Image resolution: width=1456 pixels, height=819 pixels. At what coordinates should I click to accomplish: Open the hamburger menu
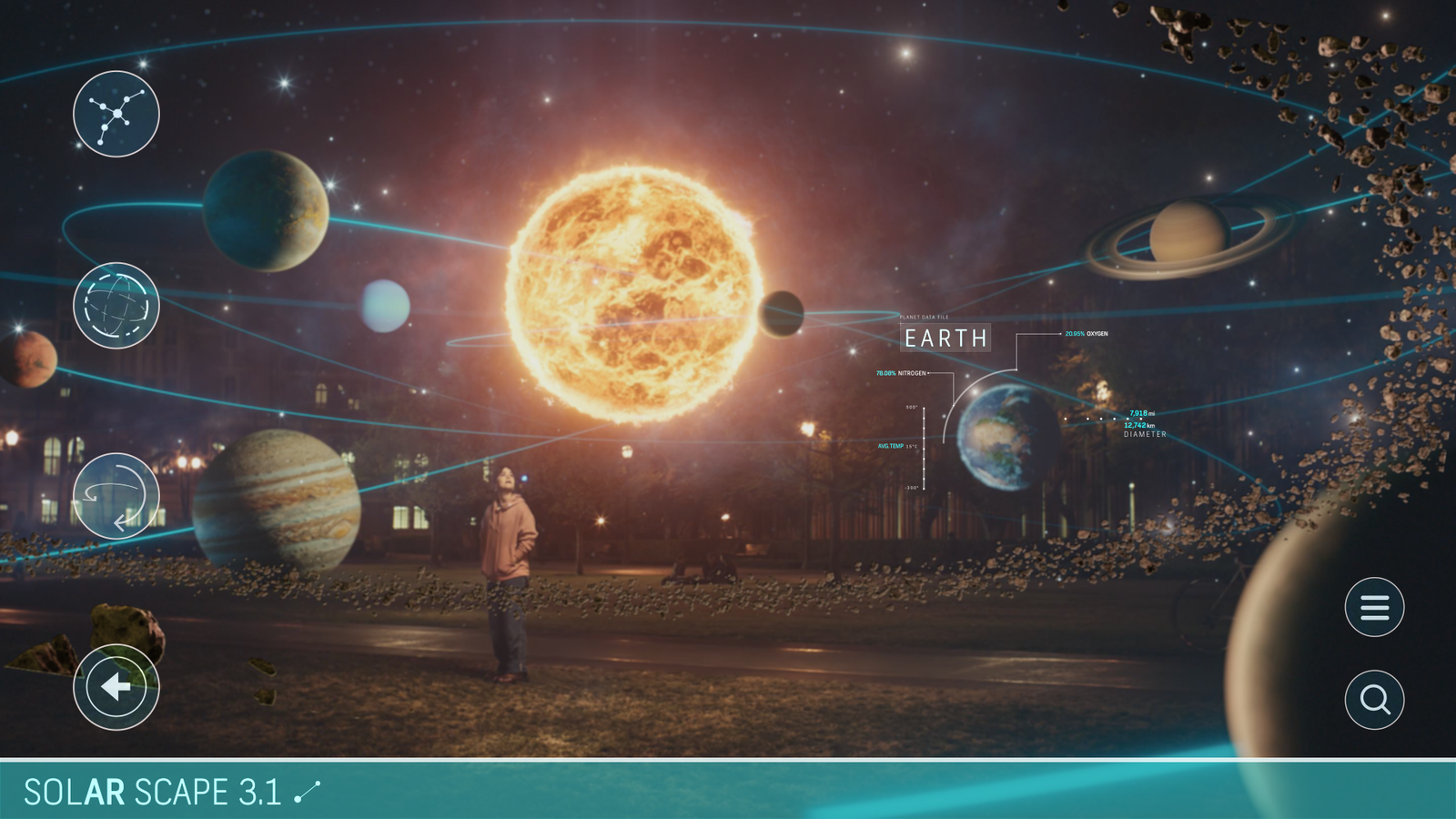coord(1374,607)
